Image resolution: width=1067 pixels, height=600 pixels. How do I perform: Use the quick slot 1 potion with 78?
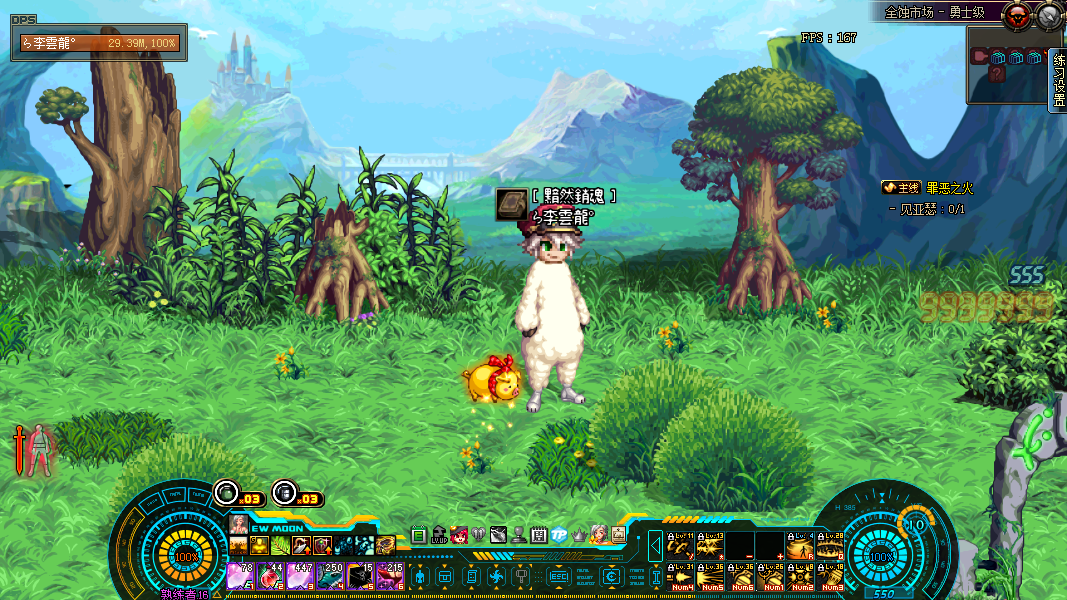point(240,576)
